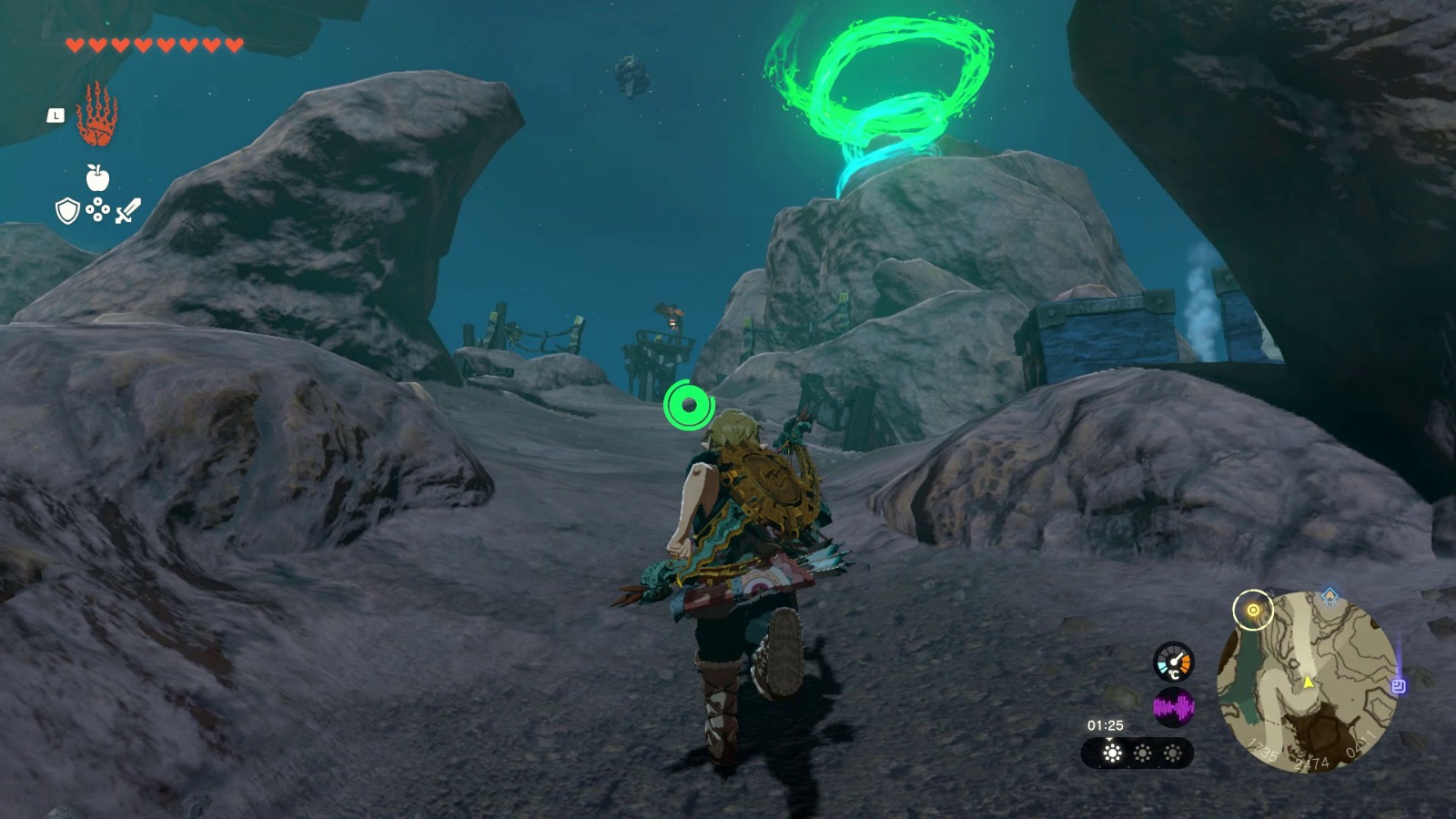Expand the yellow destination circle on the minimap
Viewport: 1456px width, 819px height.
point(1253,610)
